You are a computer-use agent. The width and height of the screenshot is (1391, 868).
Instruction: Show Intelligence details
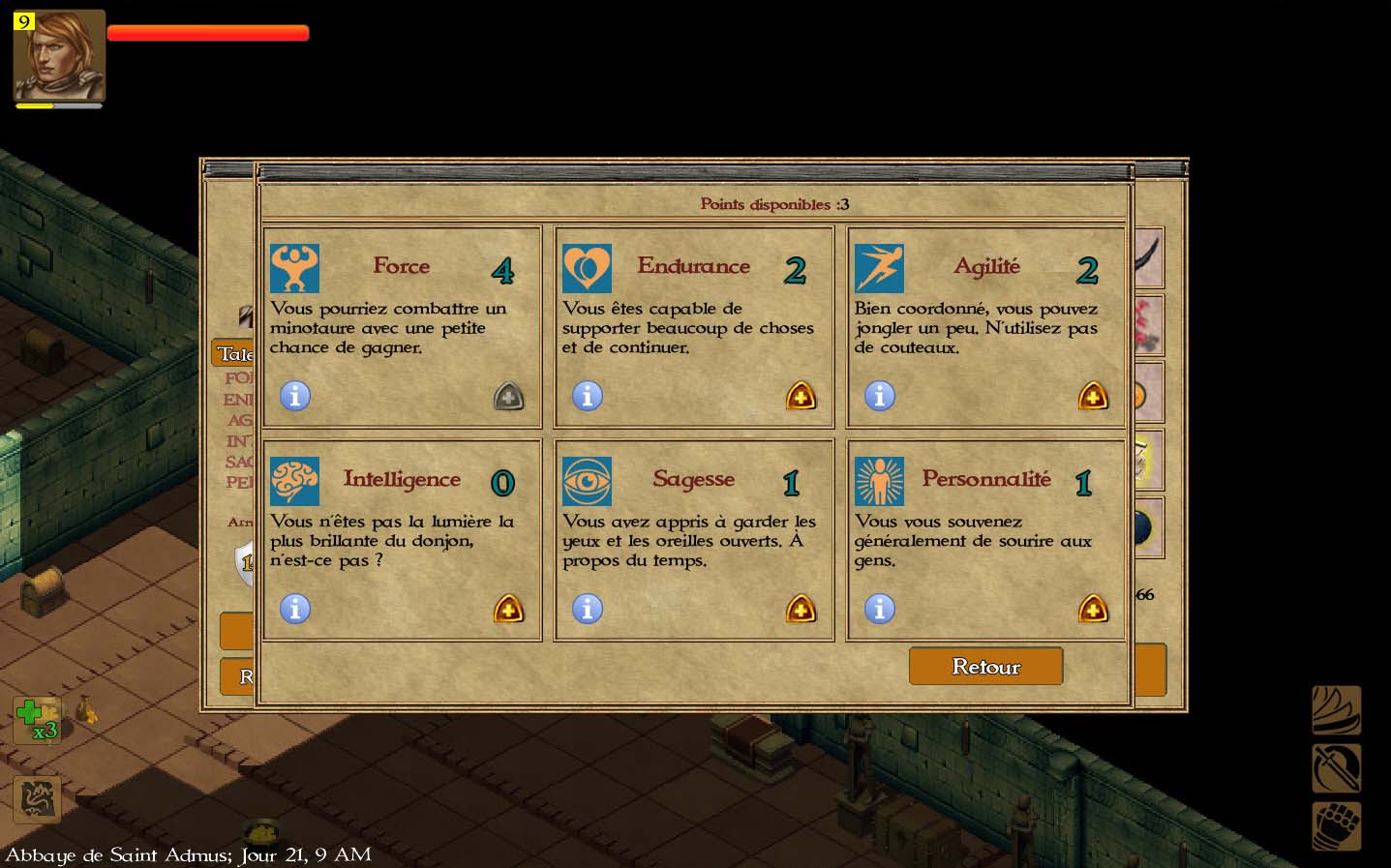(x=295, y=609)
